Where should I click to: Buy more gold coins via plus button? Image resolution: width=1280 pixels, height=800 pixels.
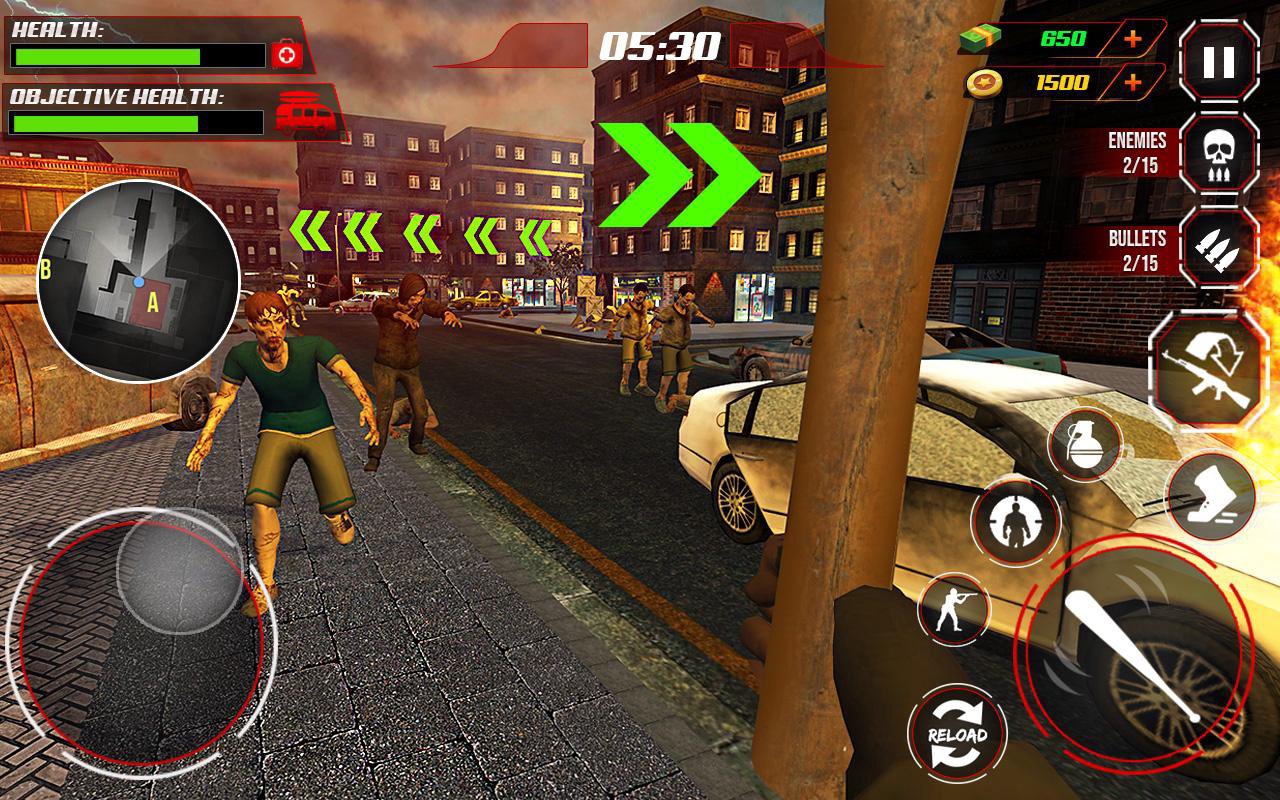tap(1132, 82)
